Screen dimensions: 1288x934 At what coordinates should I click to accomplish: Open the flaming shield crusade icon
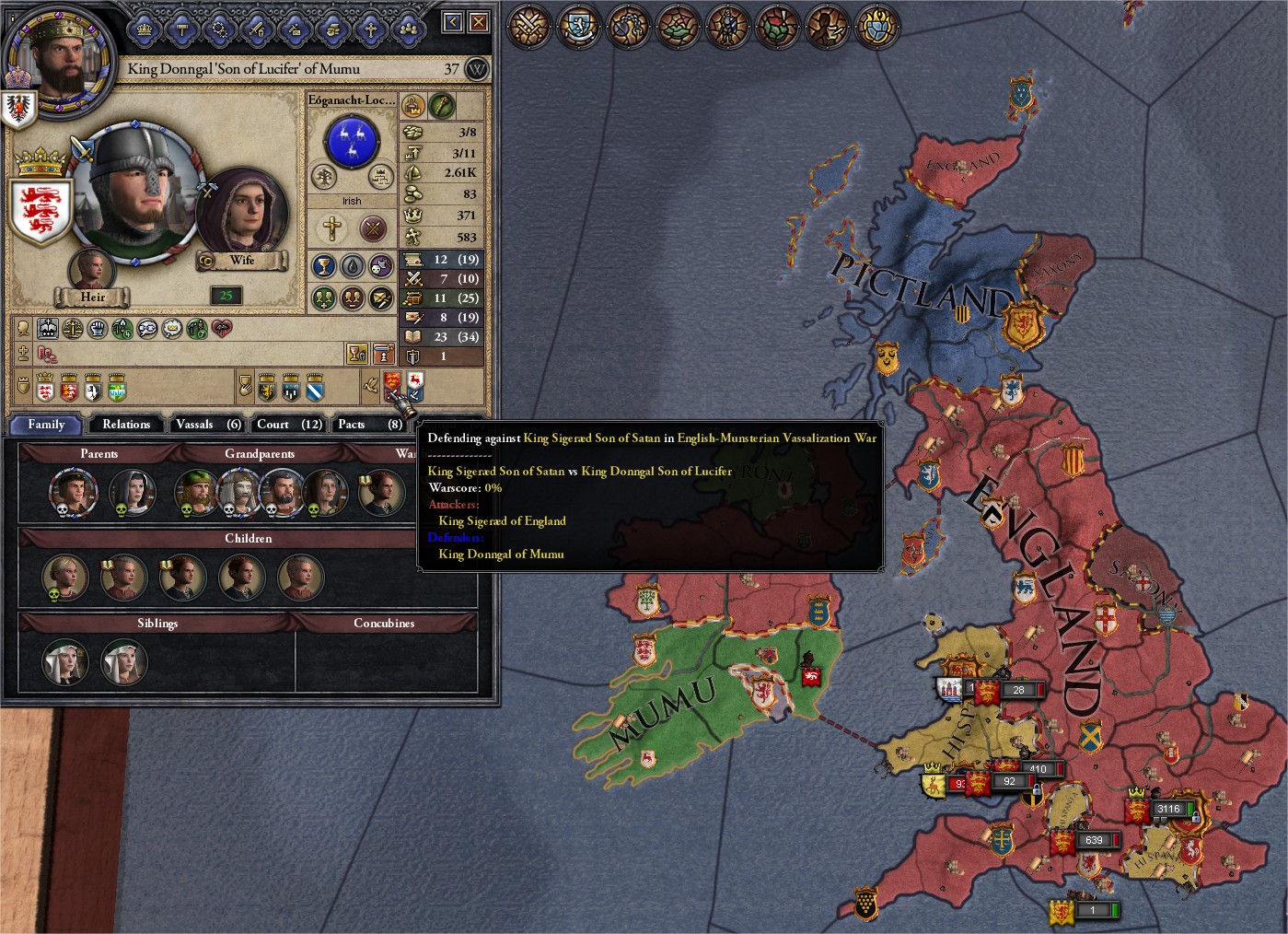click(x=875, y=27)
